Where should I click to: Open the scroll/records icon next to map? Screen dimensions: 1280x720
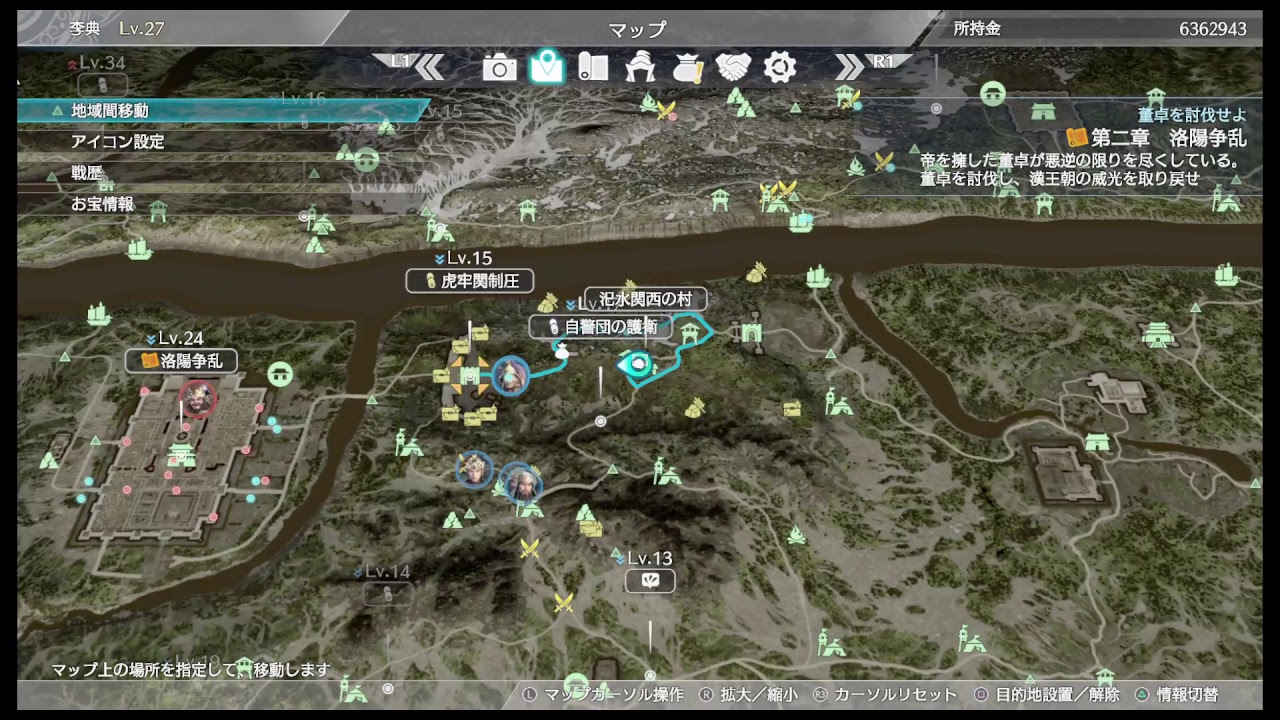point(593,68)
